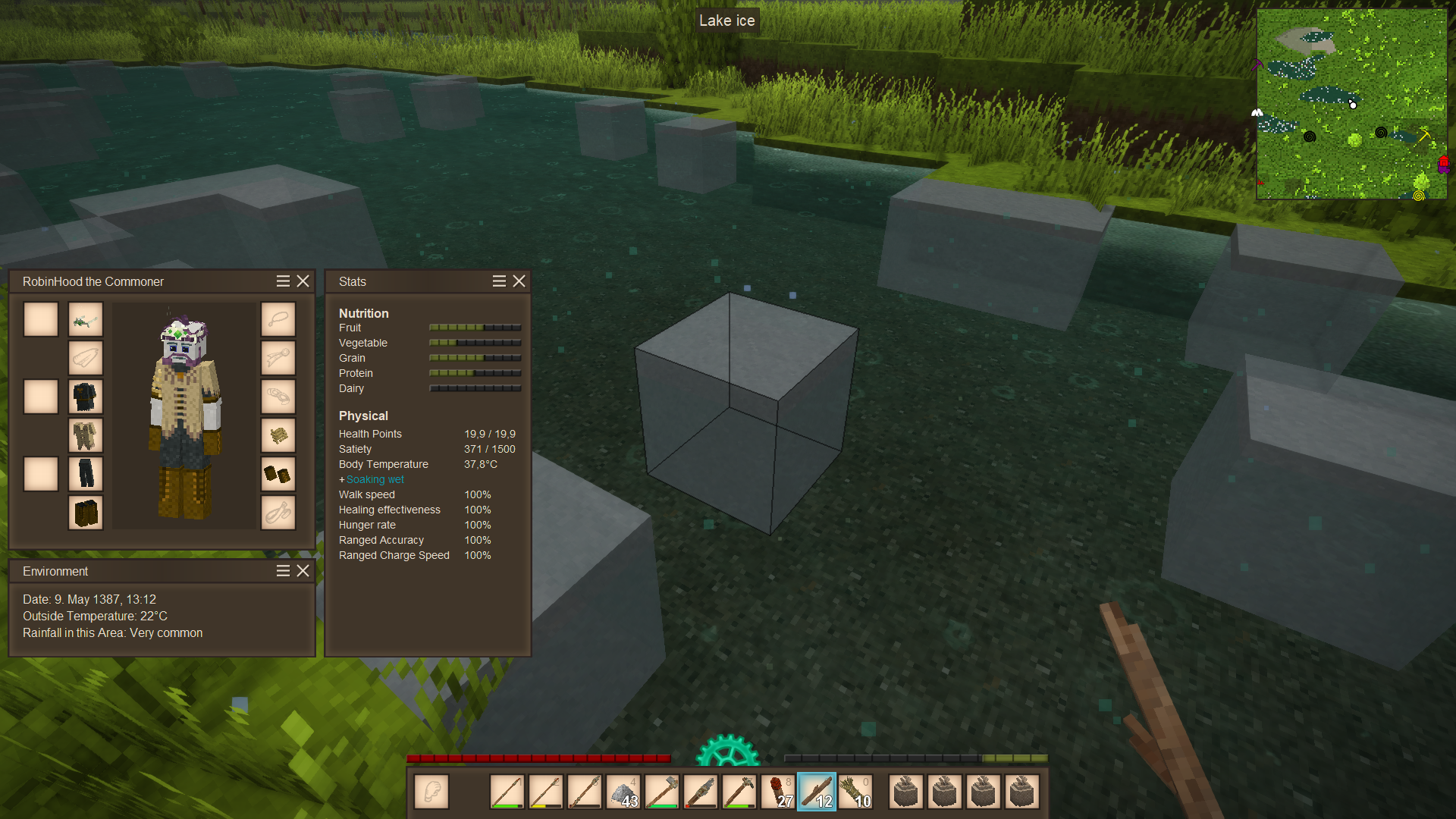The width and height of the screenshot is (1456, 819).
Task: Click the brown gloves equipment slot
Action: click(278, 474)
